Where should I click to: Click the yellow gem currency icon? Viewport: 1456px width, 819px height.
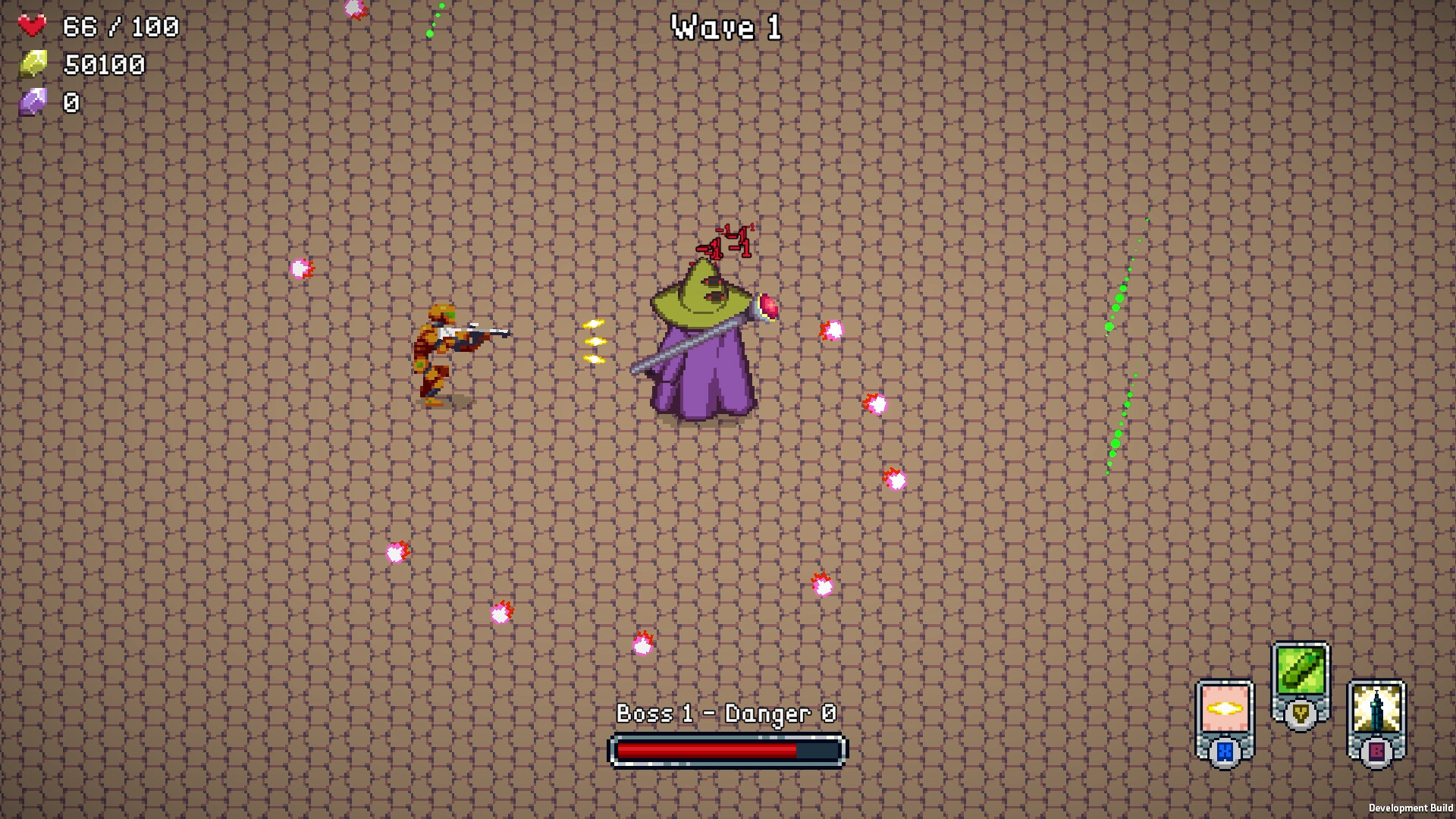point(34,62)
